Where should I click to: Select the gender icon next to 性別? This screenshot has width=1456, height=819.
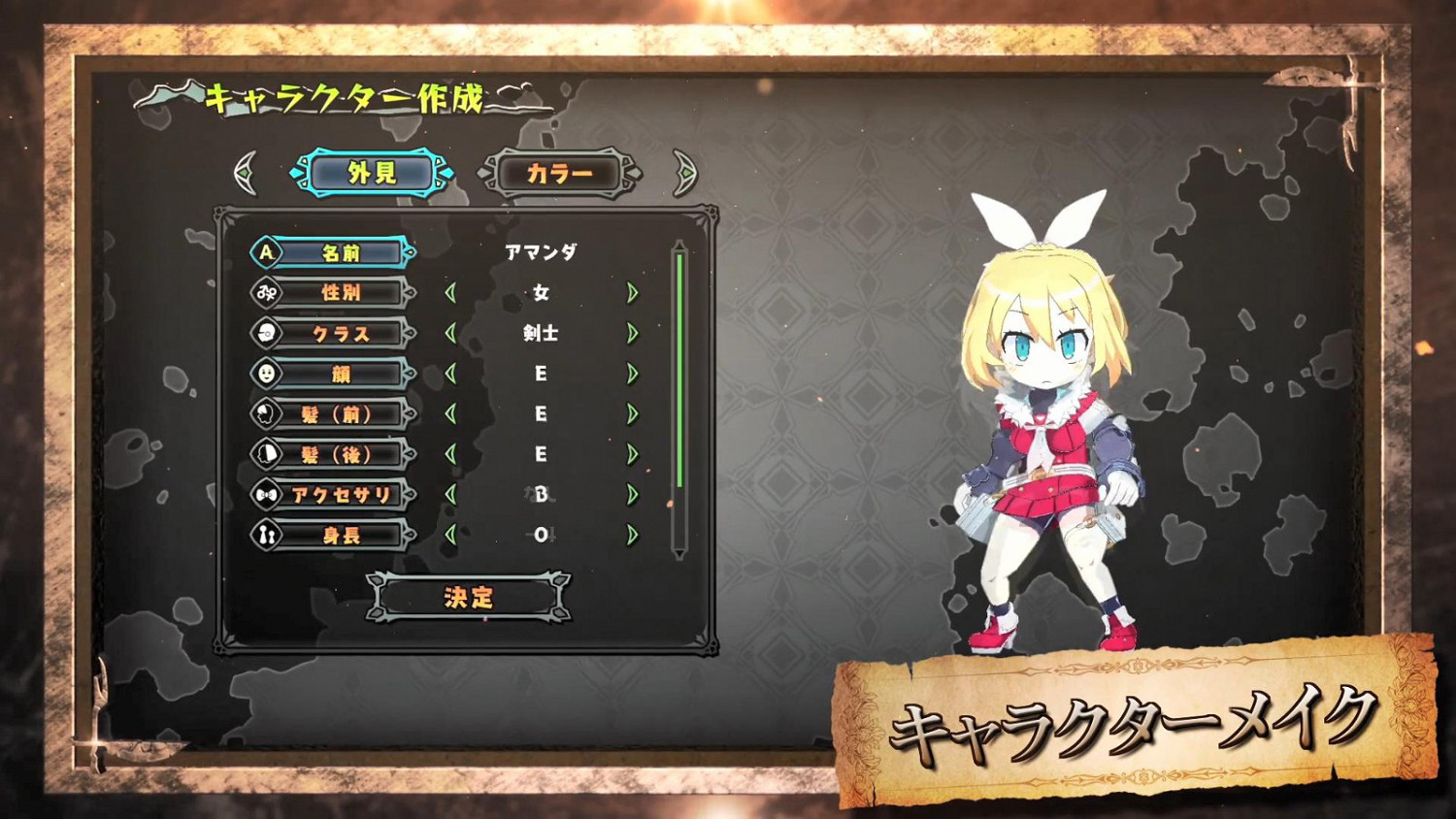(x=264, y=292)
